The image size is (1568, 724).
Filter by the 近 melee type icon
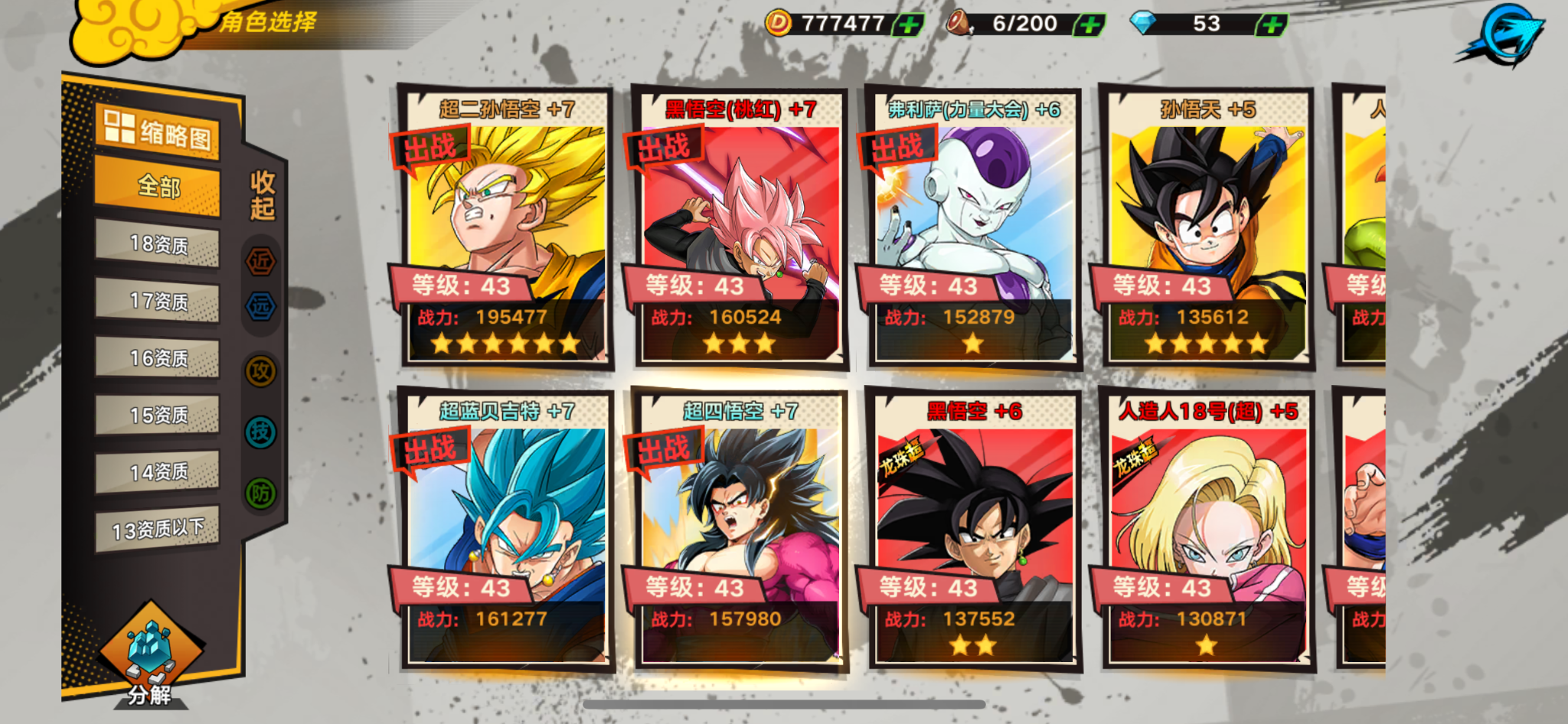[x=260, y=262]
